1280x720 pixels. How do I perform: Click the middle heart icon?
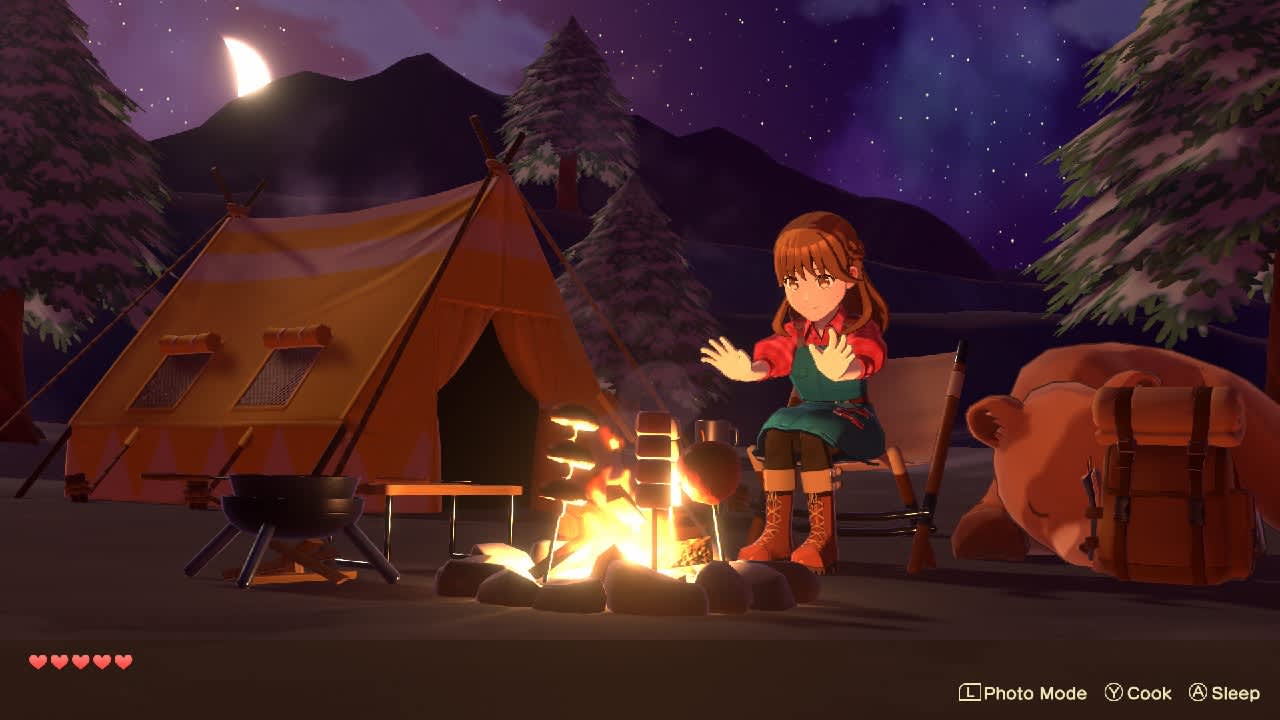click(x=80, y=662)
